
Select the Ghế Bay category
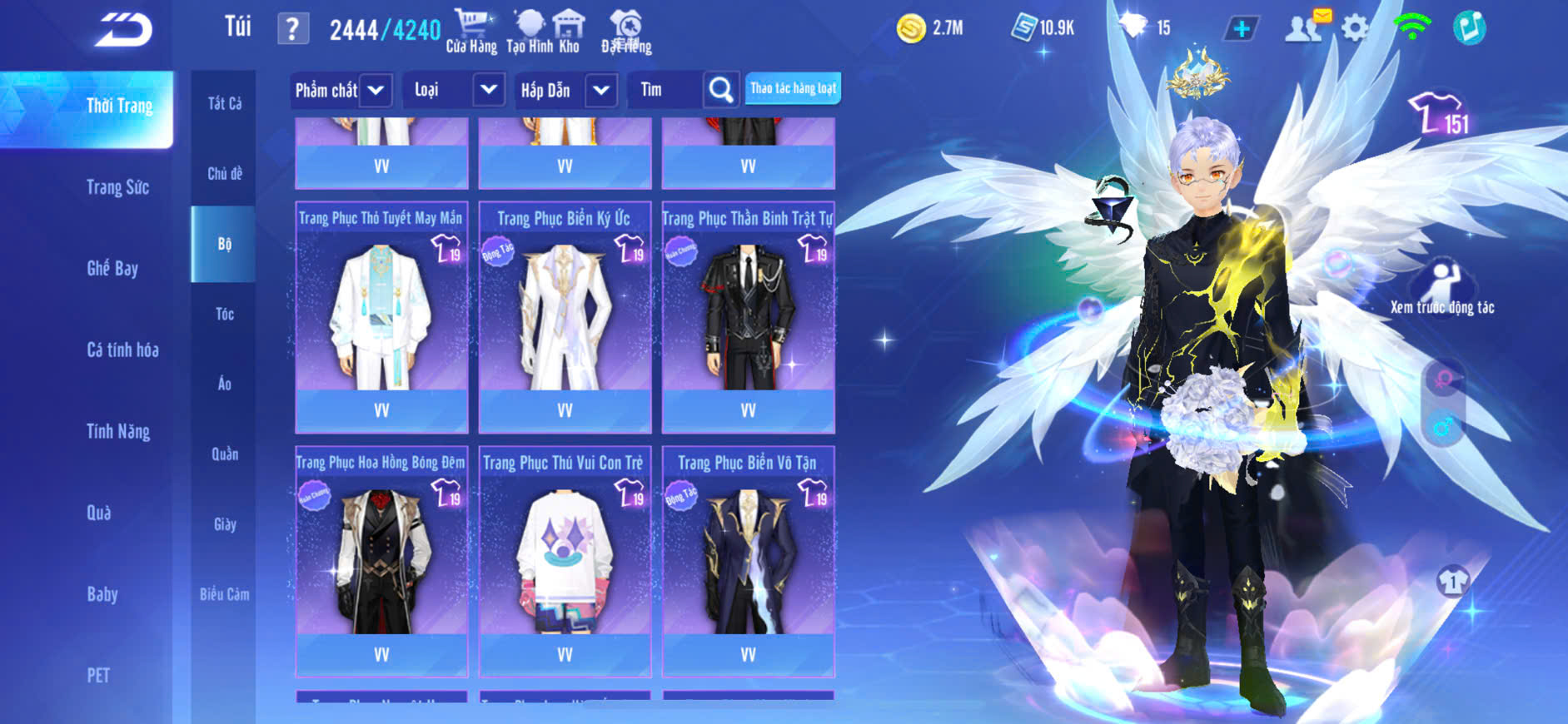pyautogui.click(x=112, y=268)
